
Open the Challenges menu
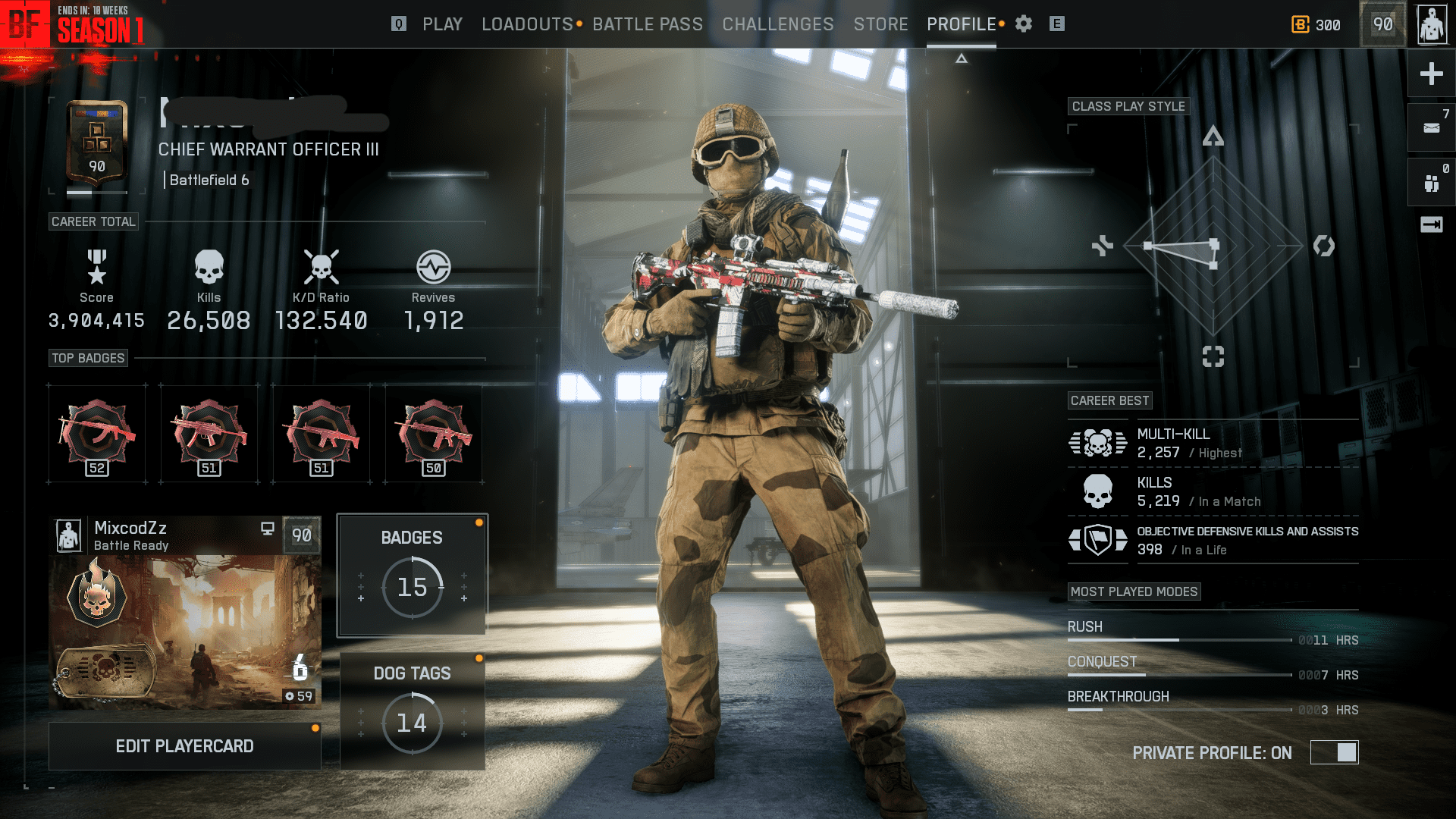point(777,24)
